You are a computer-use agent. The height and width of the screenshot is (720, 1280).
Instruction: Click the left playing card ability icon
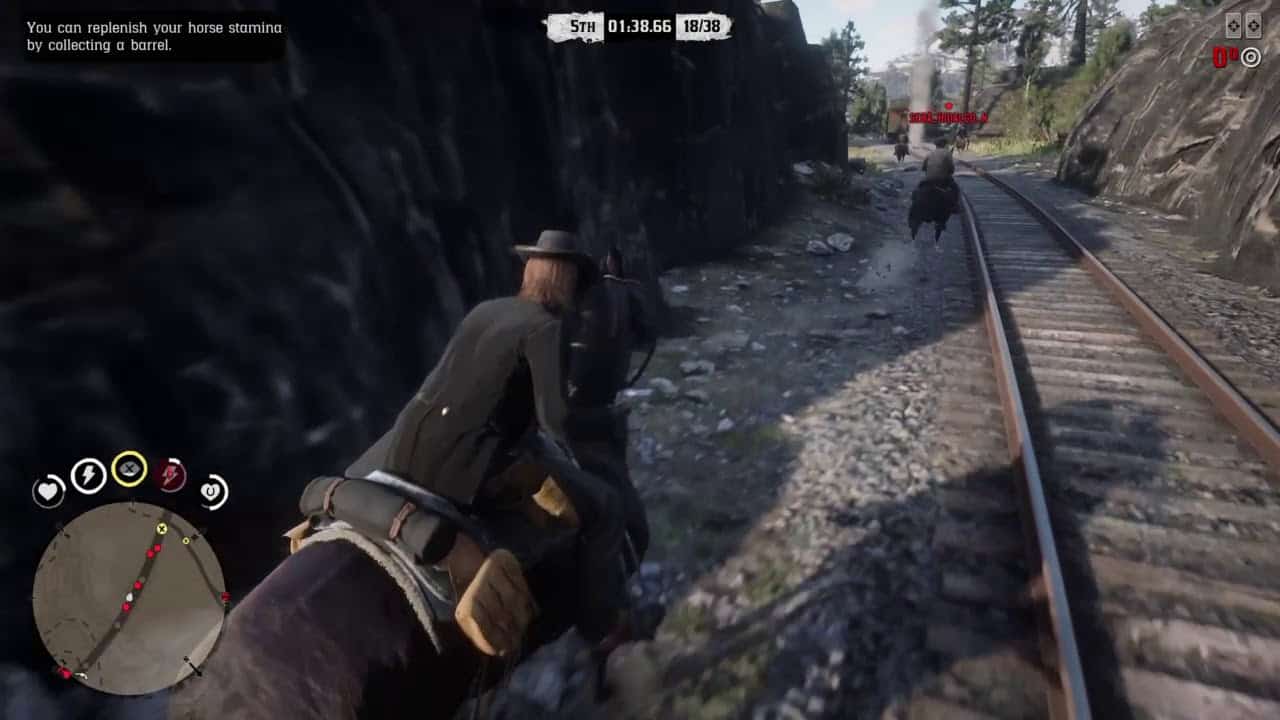[x=1232, y=24]
